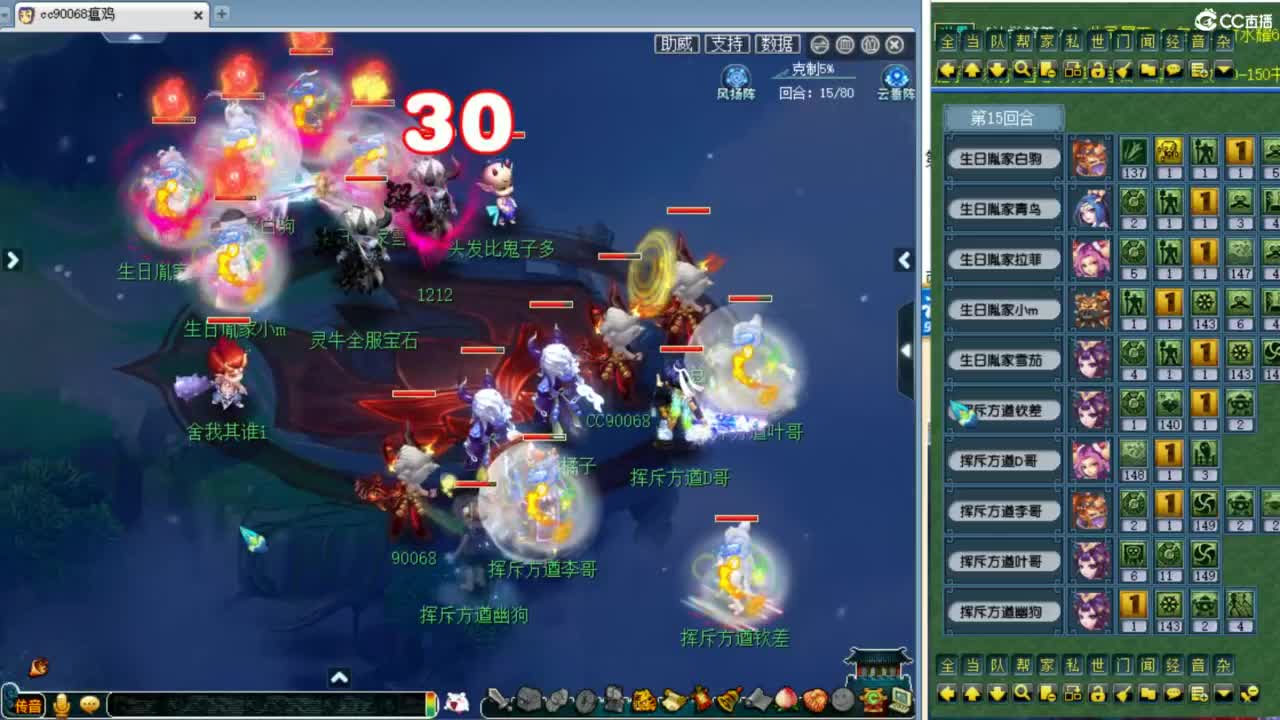Click the peach icon on the bottom toolbar

[x=787, y=701]
